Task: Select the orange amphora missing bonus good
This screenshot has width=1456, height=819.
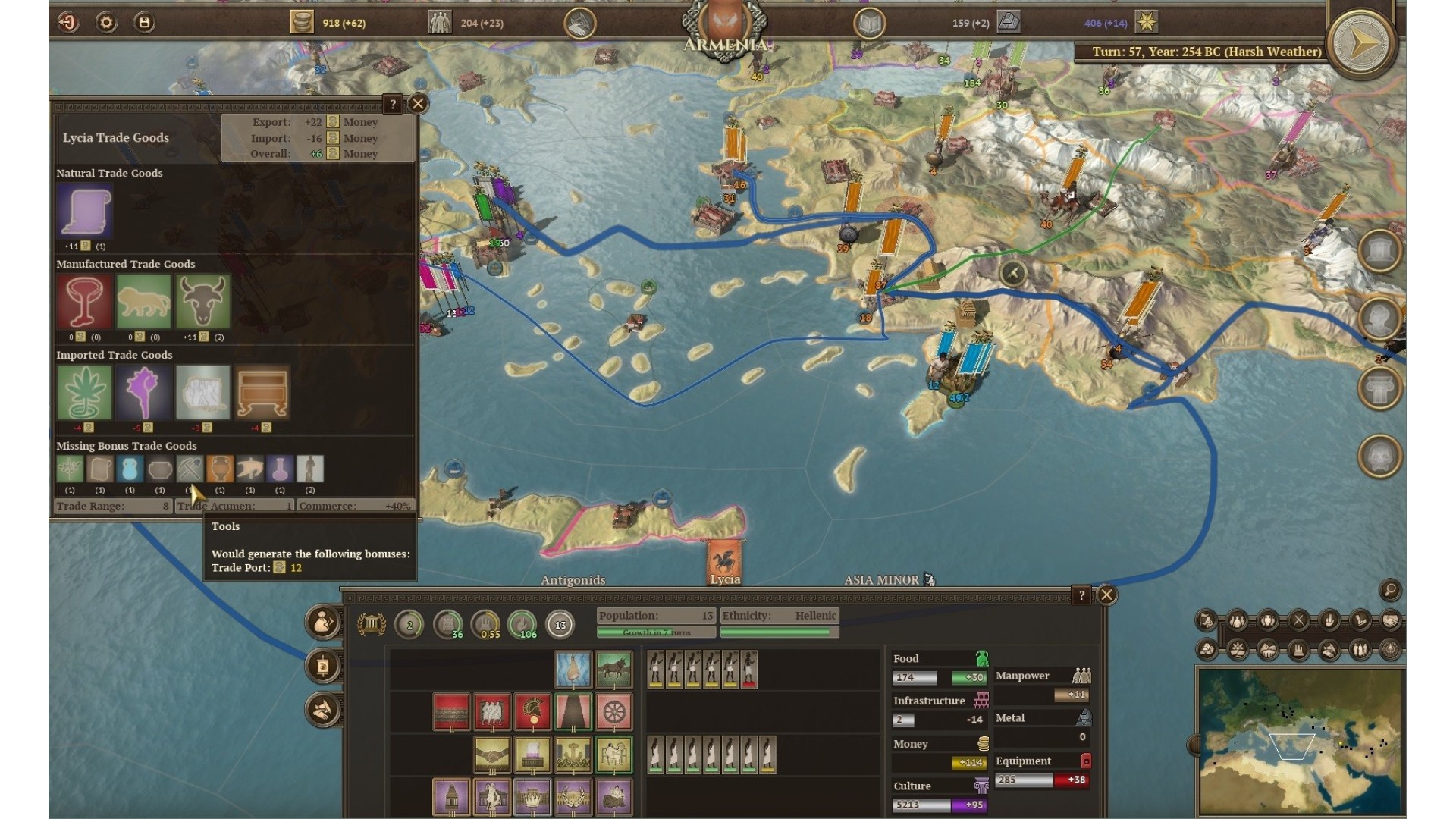Action: click(220, 469)
